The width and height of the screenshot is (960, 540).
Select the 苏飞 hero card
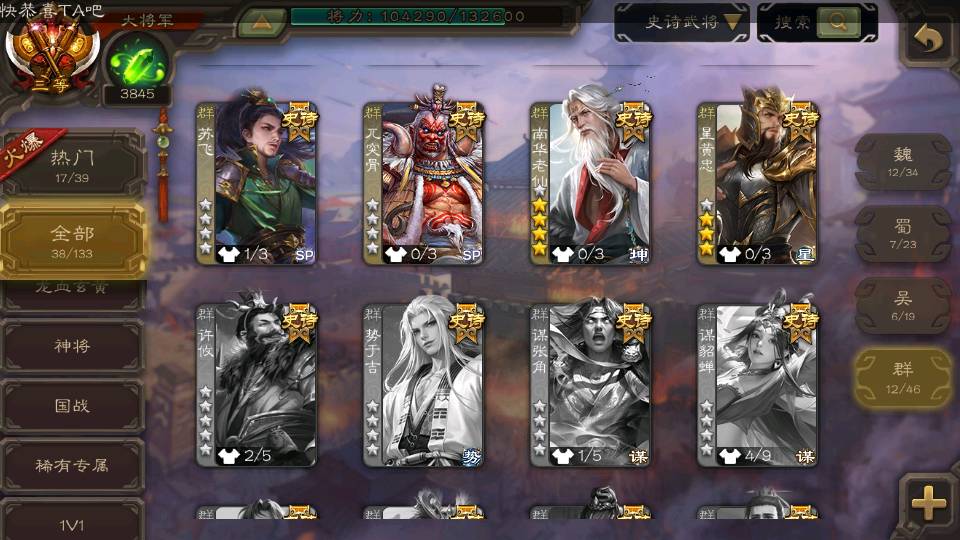(257, 182)
